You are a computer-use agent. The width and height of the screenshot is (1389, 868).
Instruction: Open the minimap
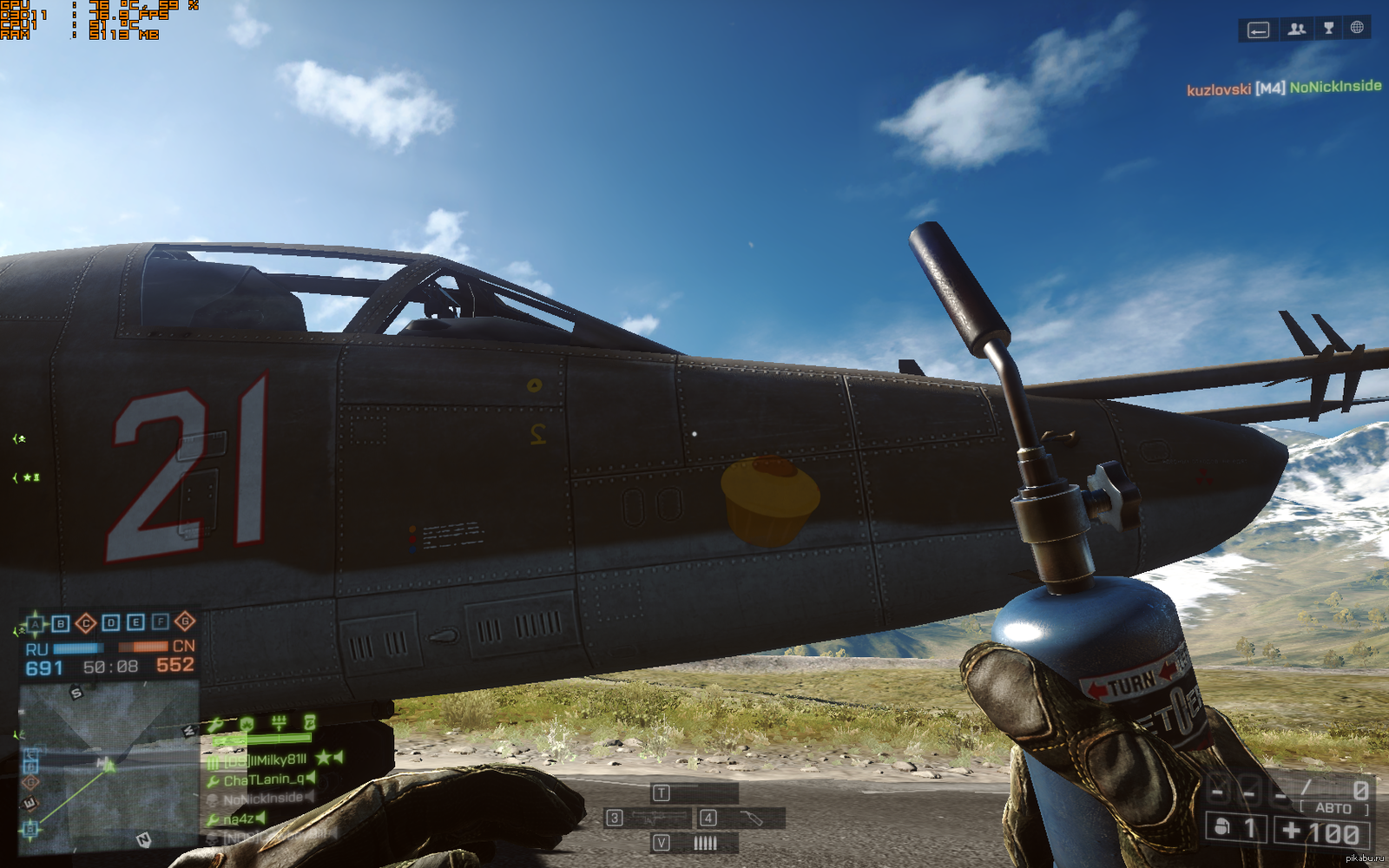click(x=109, y=764)
